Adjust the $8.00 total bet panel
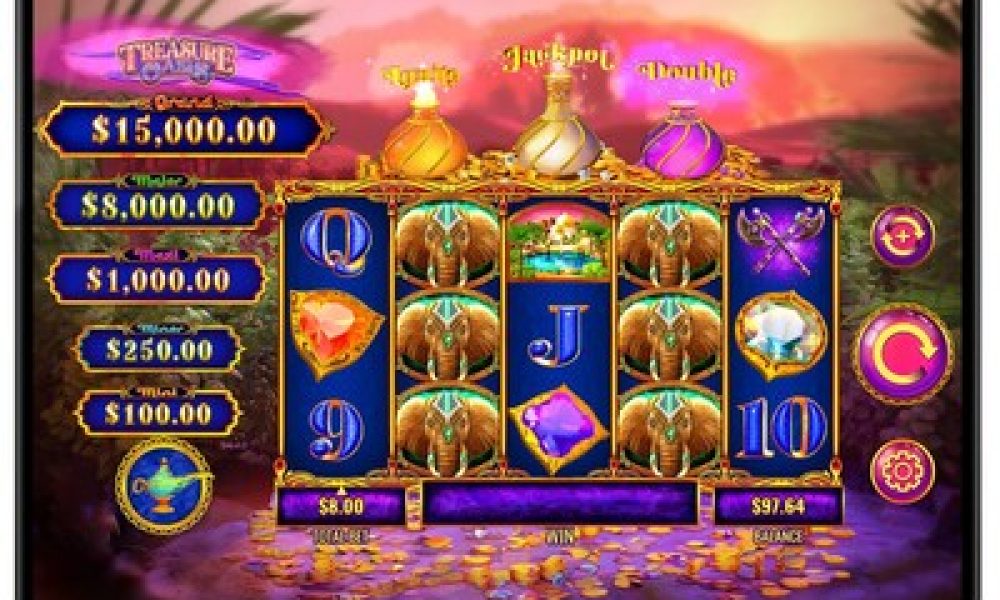1000x600 pixels. coord(341,506)
